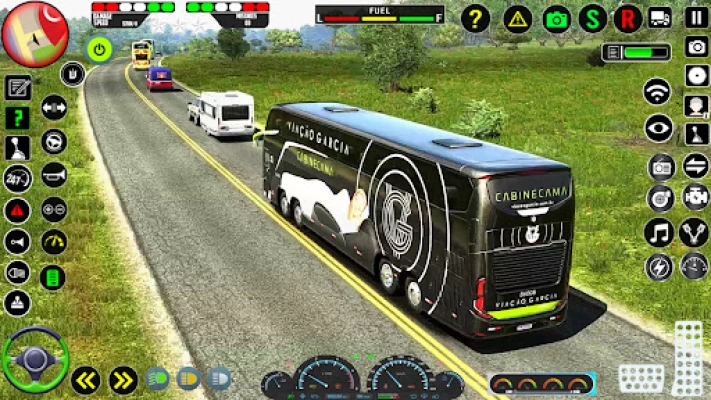Click the green S button

click(x=593, y=18)
